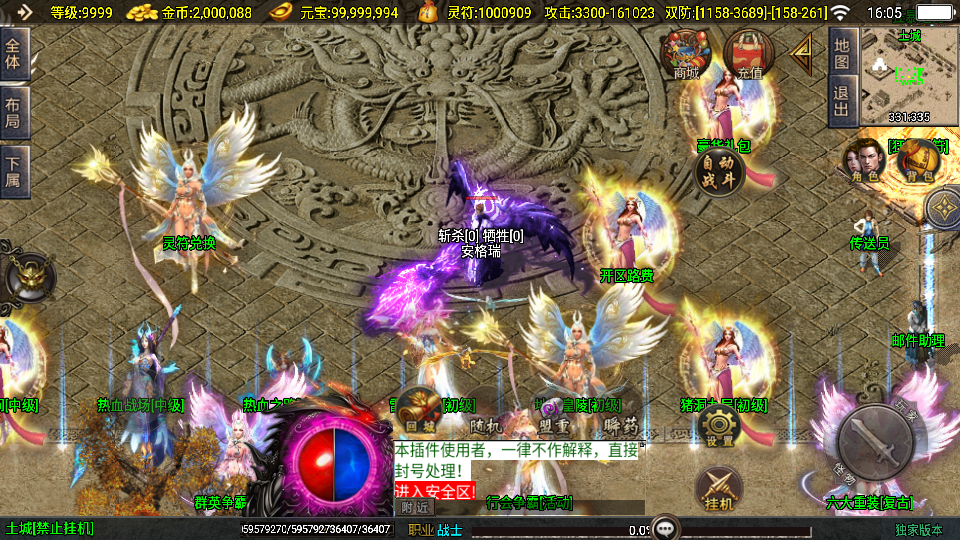
Task: Select the 下属 subordinates tab
Action: [14, 168]
